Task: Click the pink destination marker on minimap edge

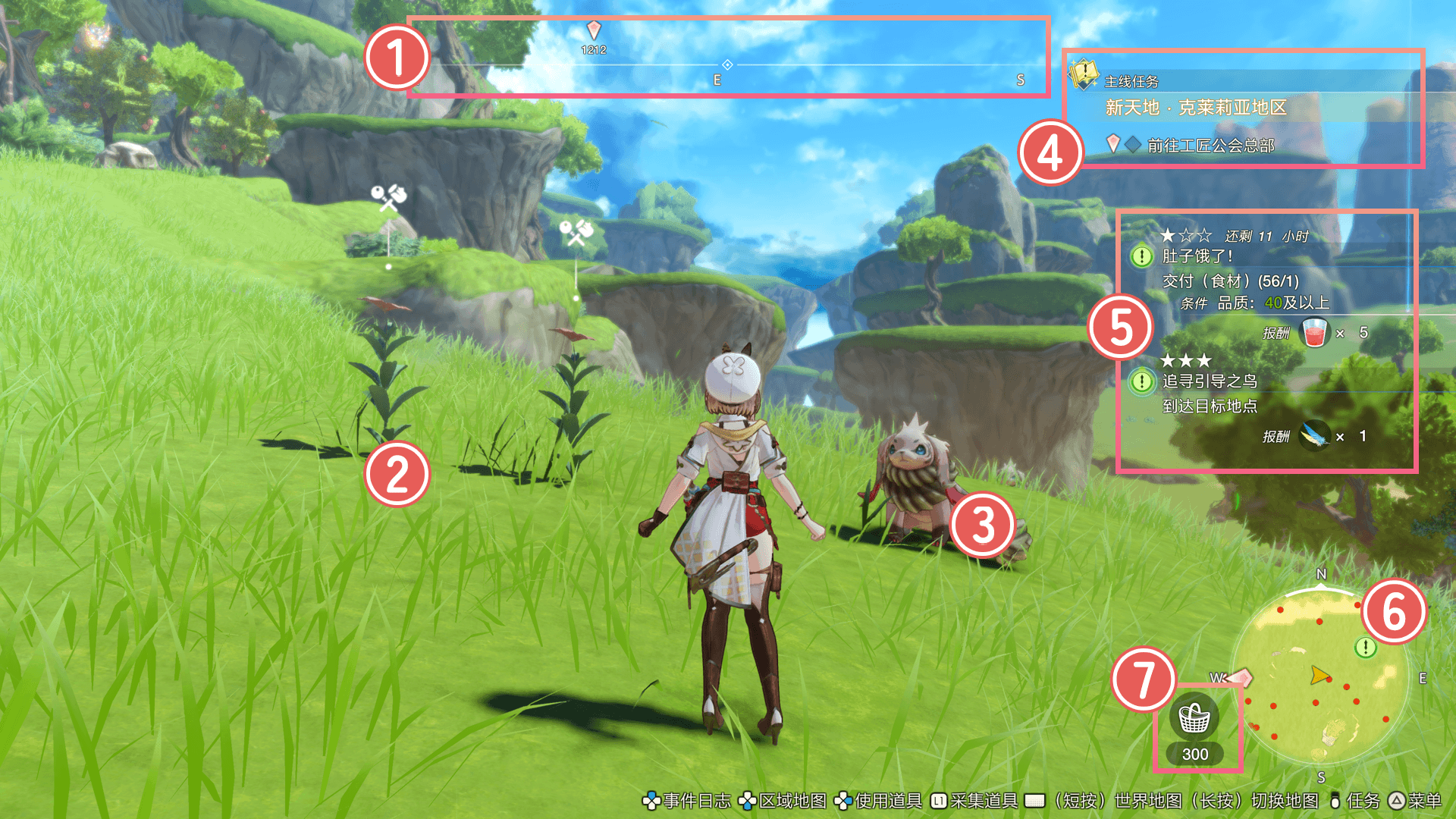Action: pos(1240,677)
